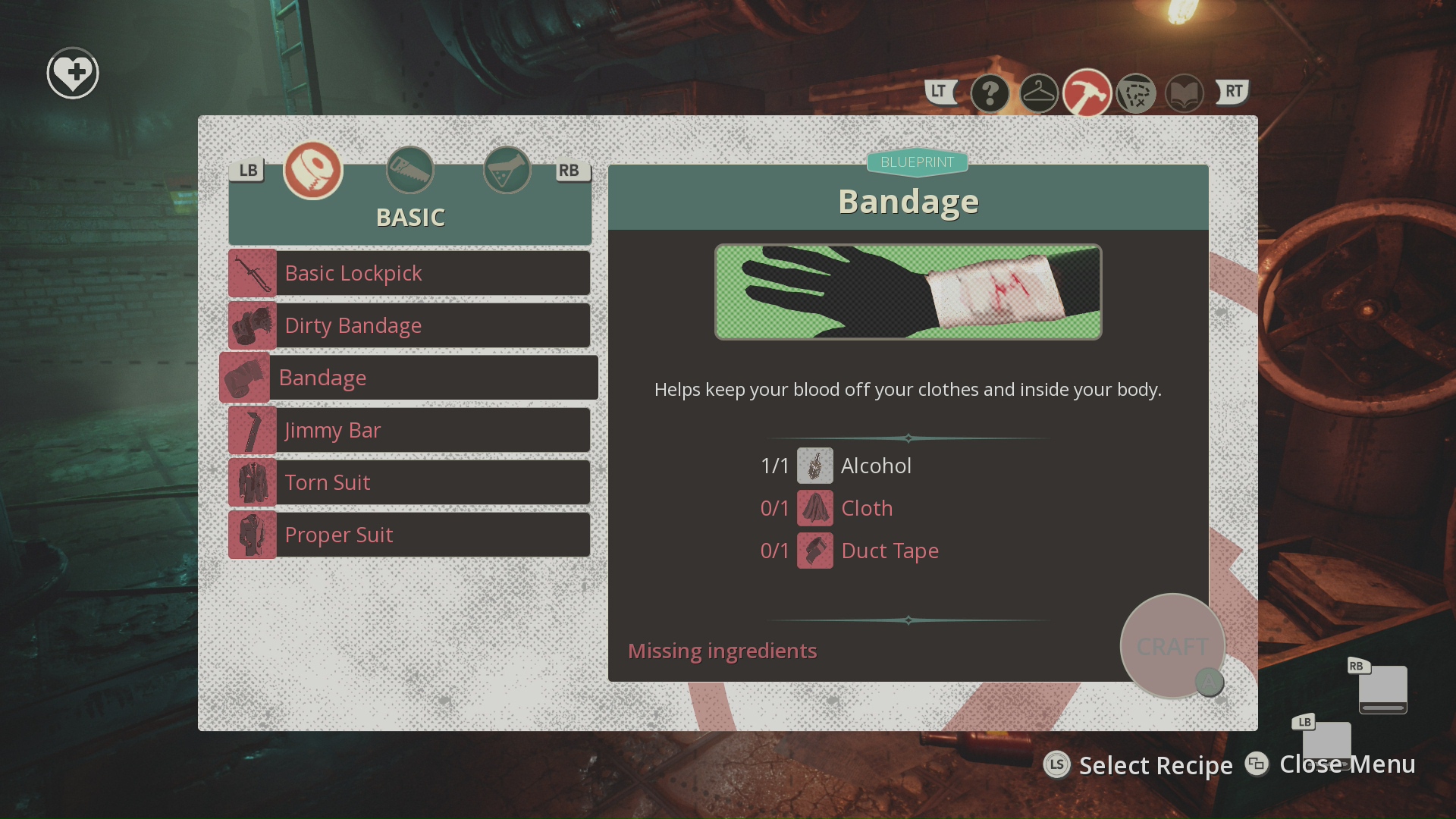Viewport: 1456px width, 819px height.
Task: Click the Duct Tape ingredient icon
Action: pos(814,551)
